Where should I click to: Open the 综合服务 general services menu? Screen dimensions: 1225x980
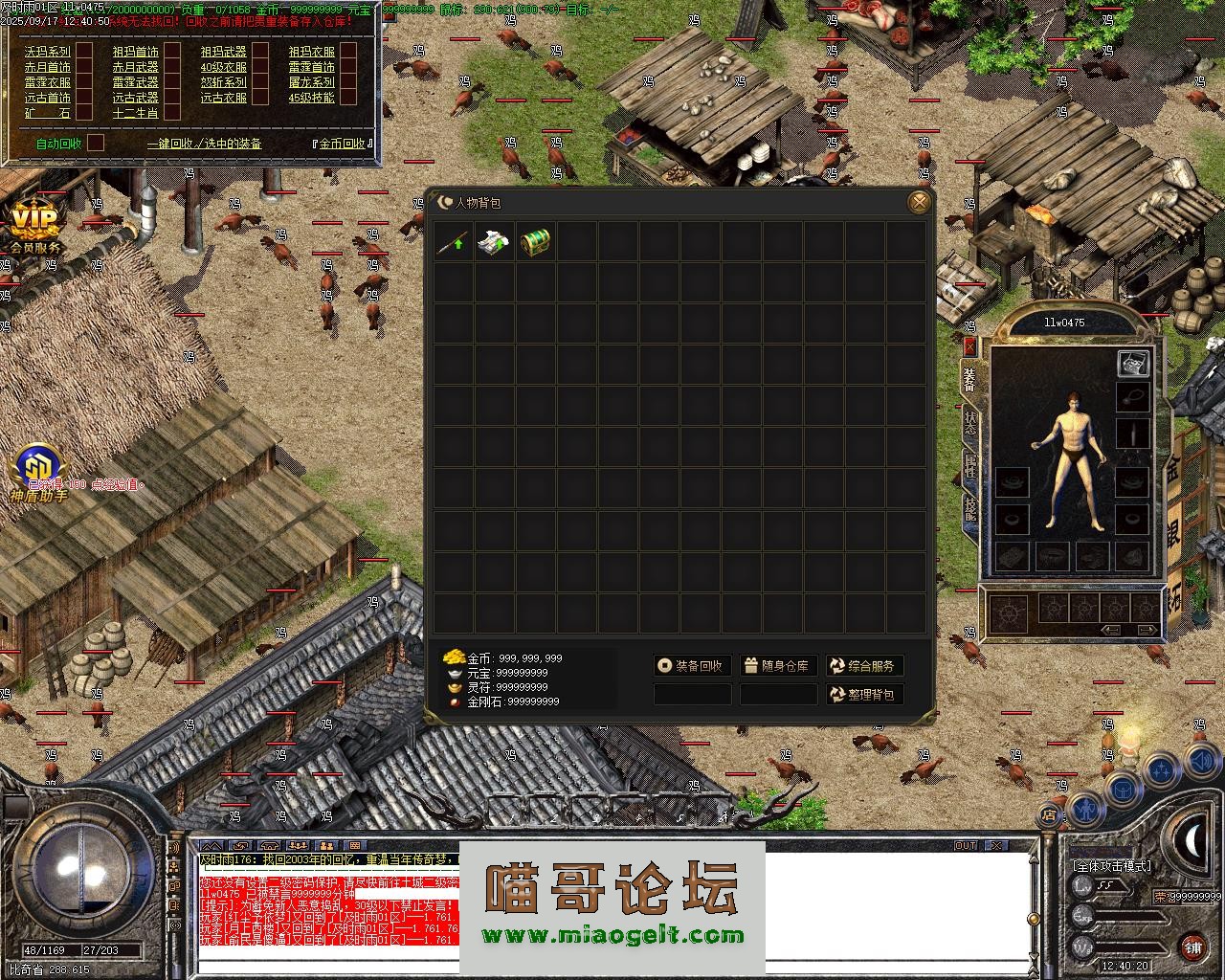pyautogui.click(x=864, y=666)
